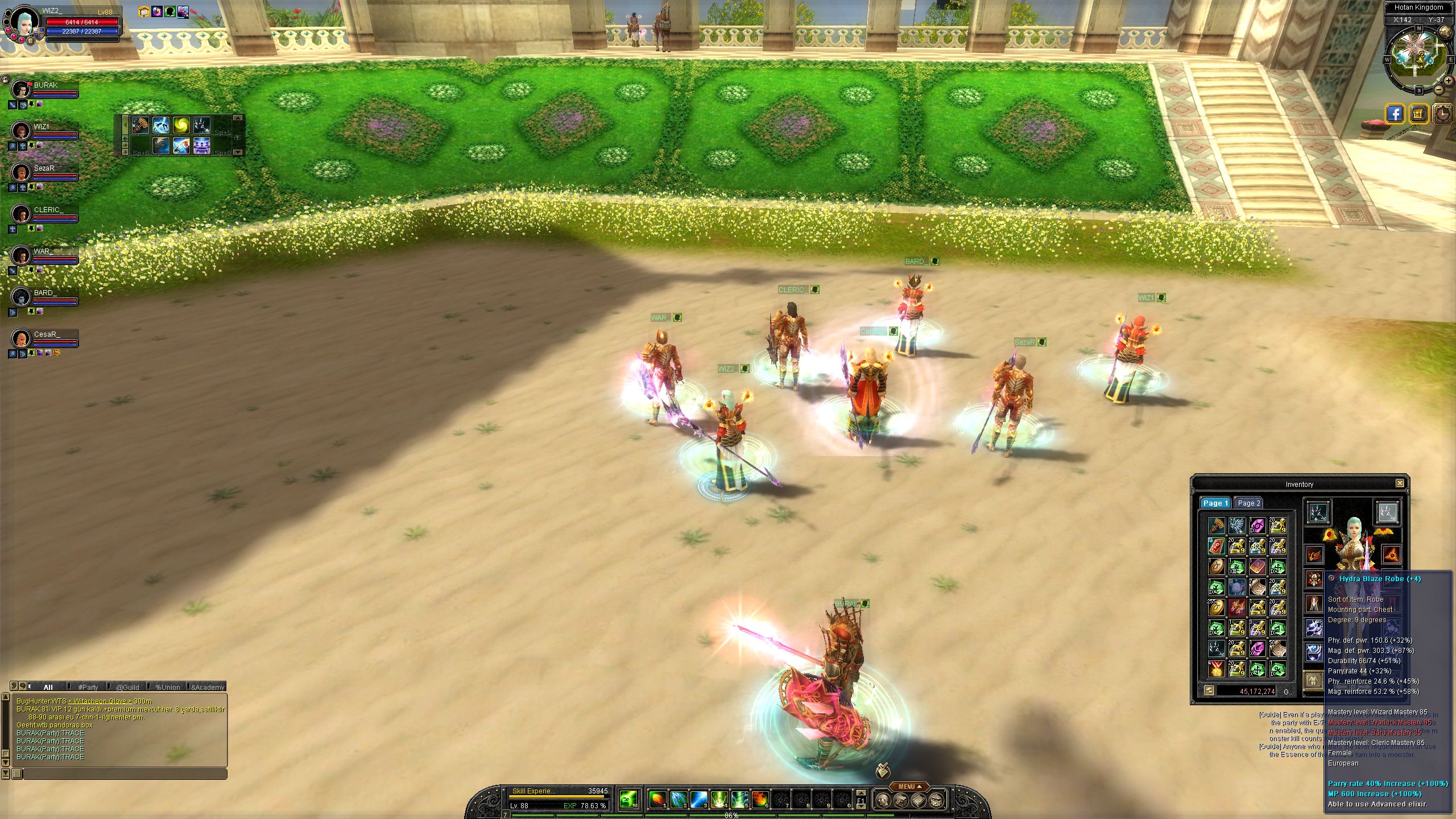Switch chat to the #Party tab
The image size is (1456, 819).
click(88, 687)
